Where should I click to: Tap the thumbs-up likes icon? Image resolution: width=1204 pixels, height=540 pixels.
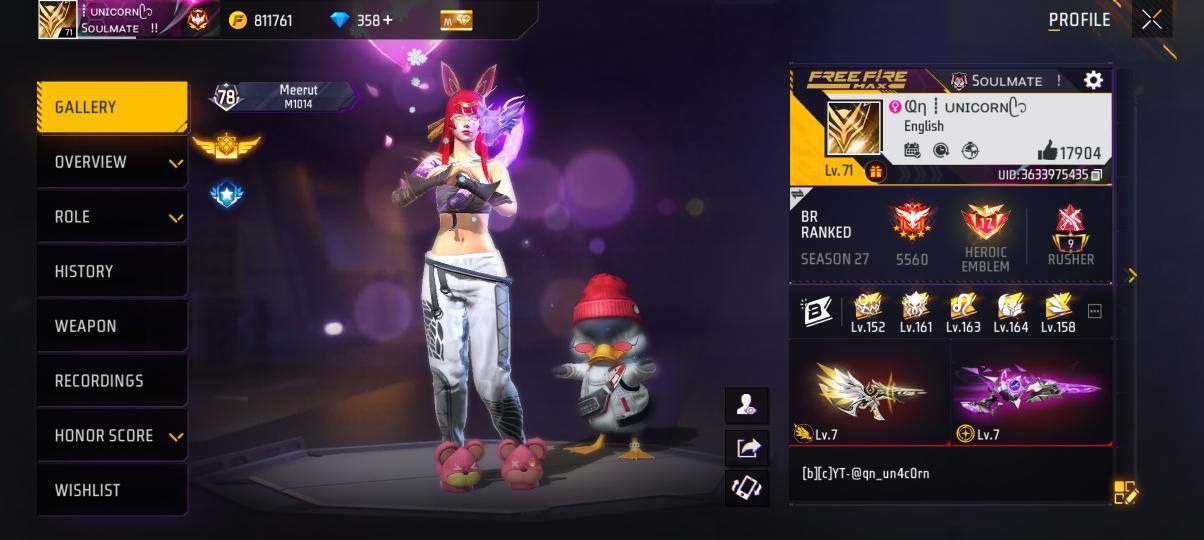tap(1047, 151)
